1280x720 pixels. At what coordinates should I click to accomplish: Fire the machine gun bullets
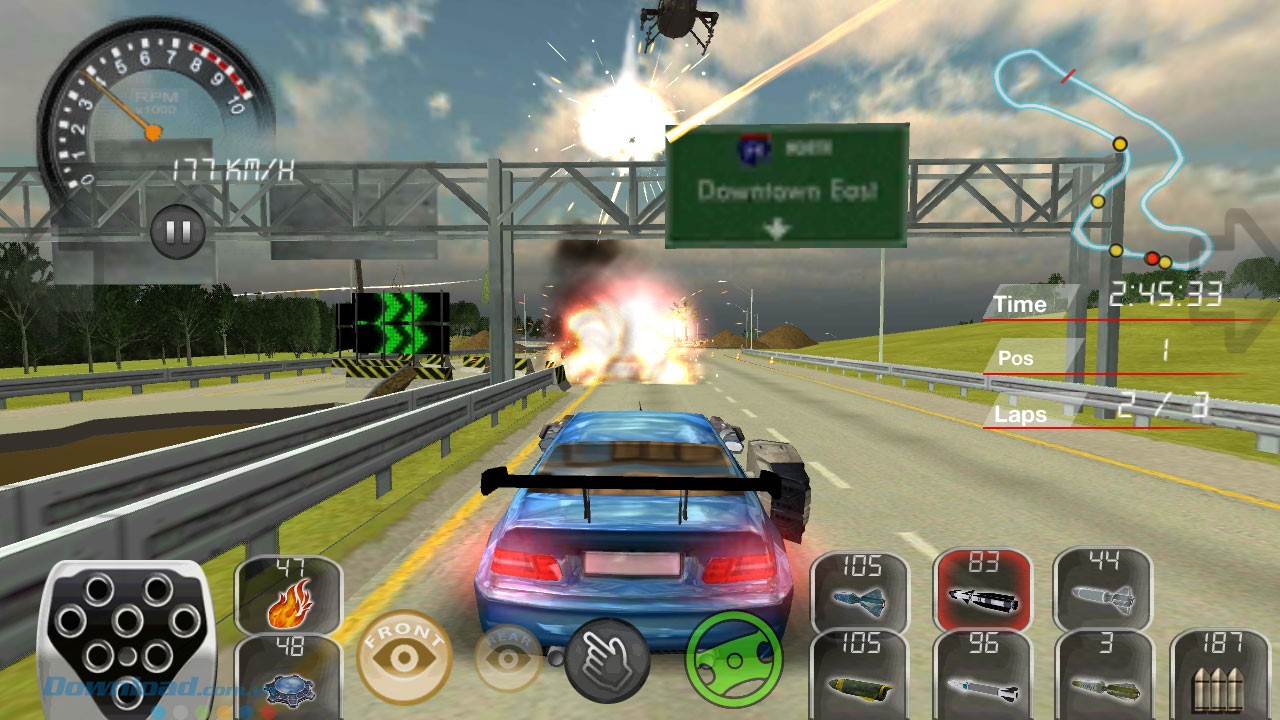[x=1218, y=673]
